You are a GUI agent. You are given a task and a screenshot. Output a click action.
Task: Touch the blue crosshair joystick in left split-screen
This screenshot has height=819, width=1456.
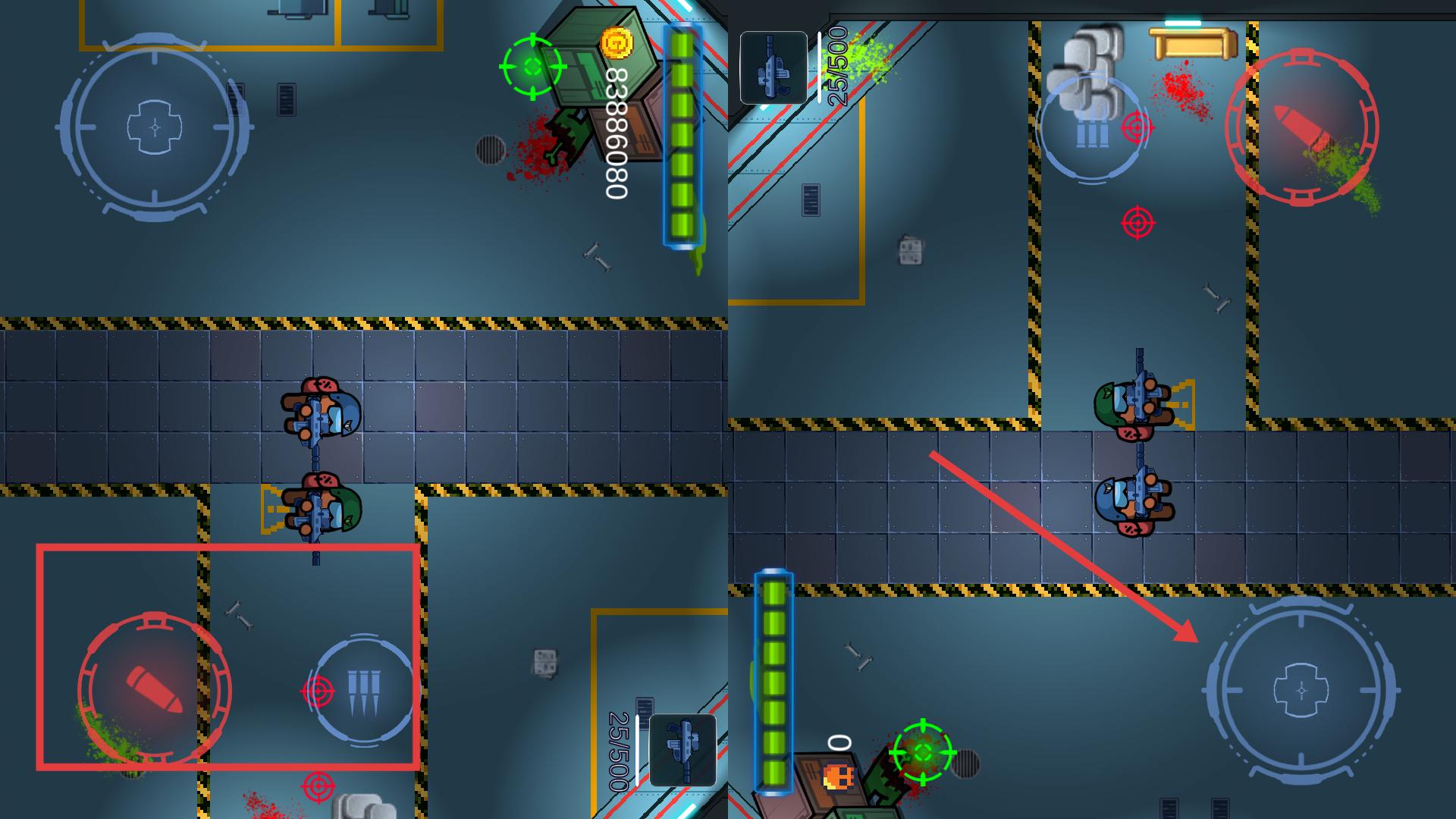[155, 127]
